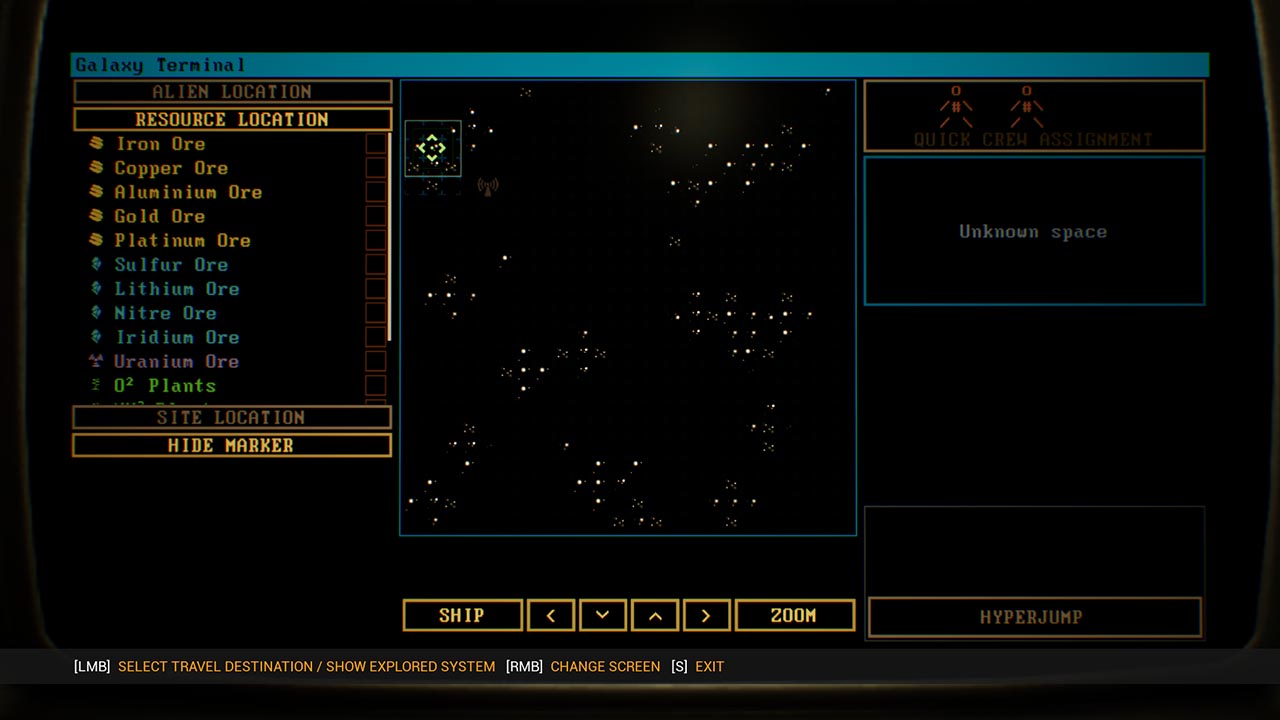Image resolution: width=1280 pixels, height=720 pixels.
Task: Check the Gold Ore filter box
Action: (x=375, y=216)
